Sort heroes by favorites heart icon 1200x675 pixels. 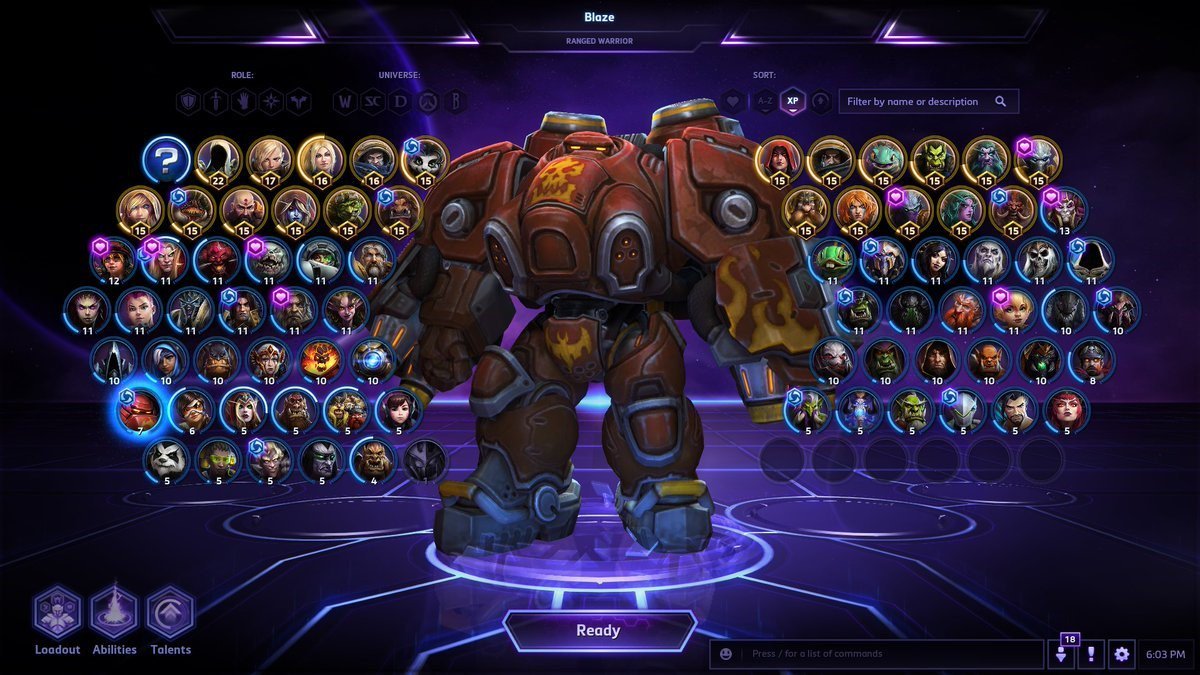tap(734, 101)
